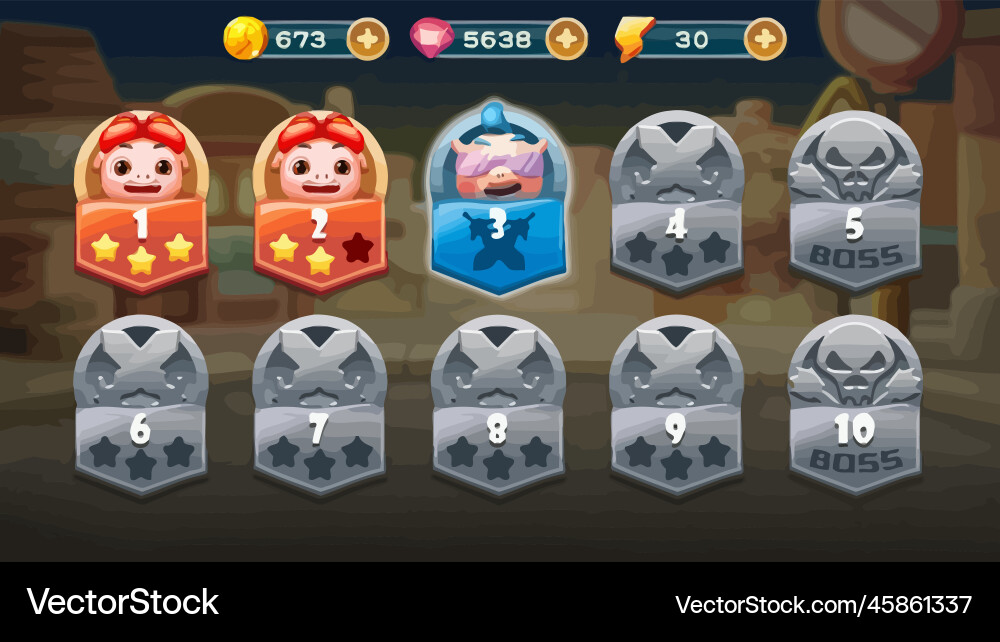Open the level 10 boss tile
Image resolution: width=1000 pixels, height=642 pixels.
click(854, 408)
